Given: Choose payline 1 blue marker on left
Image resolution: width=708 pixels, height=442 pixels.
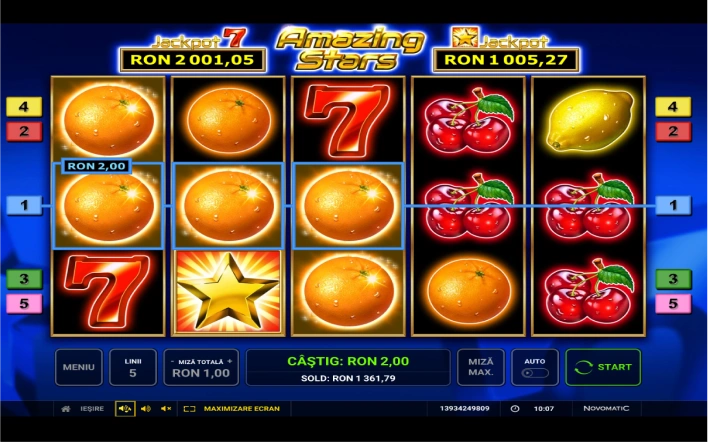Looking at the screenshot, I should point(25,205).
